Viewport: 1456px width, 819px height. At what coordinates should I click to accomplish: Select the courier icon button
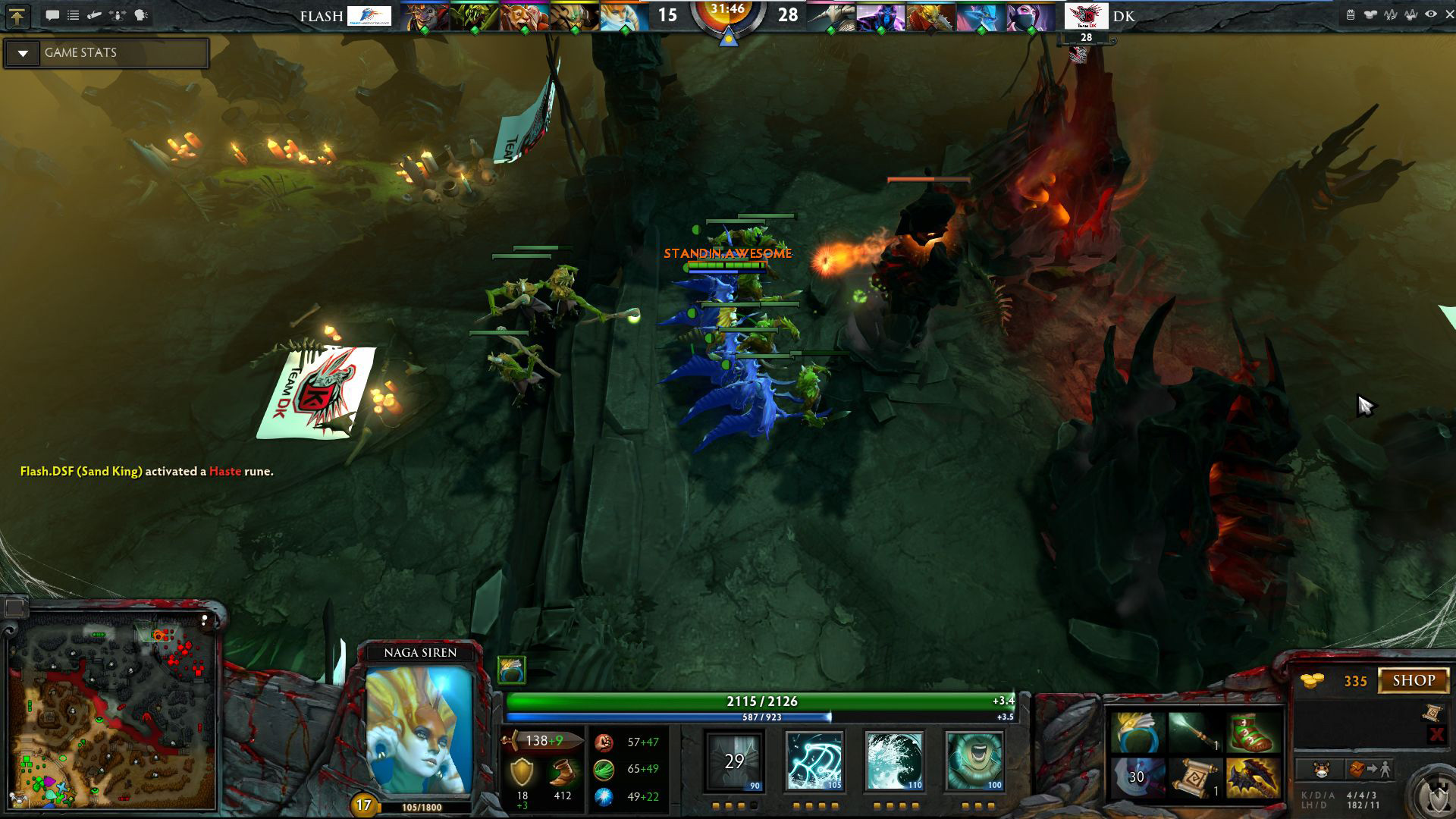click(1322, 770)
